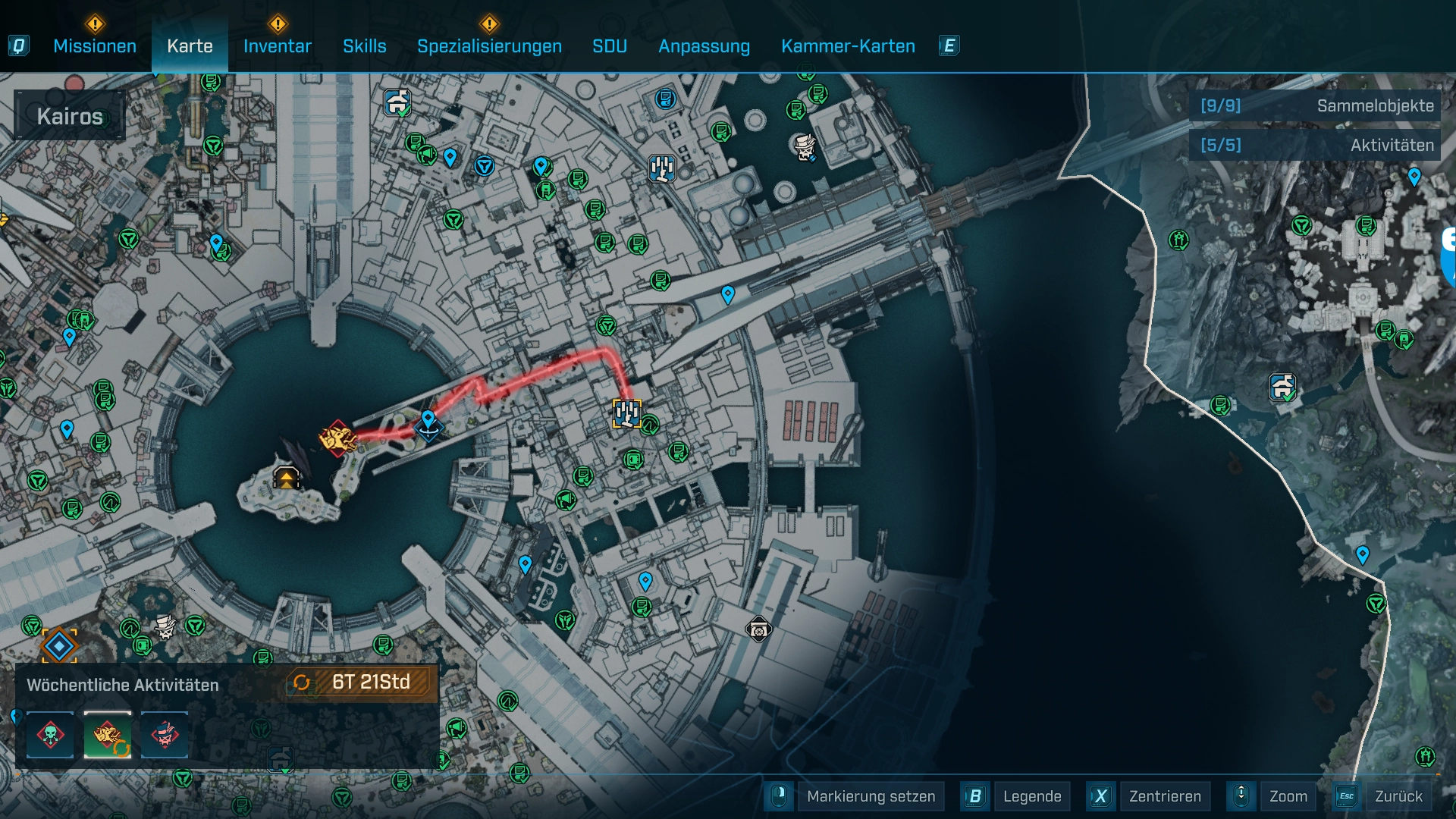Image resolution: width=1456 pixels, height=819 pixels.
Task: Click the Markierung setzen button
Action: tap(871, 796)
